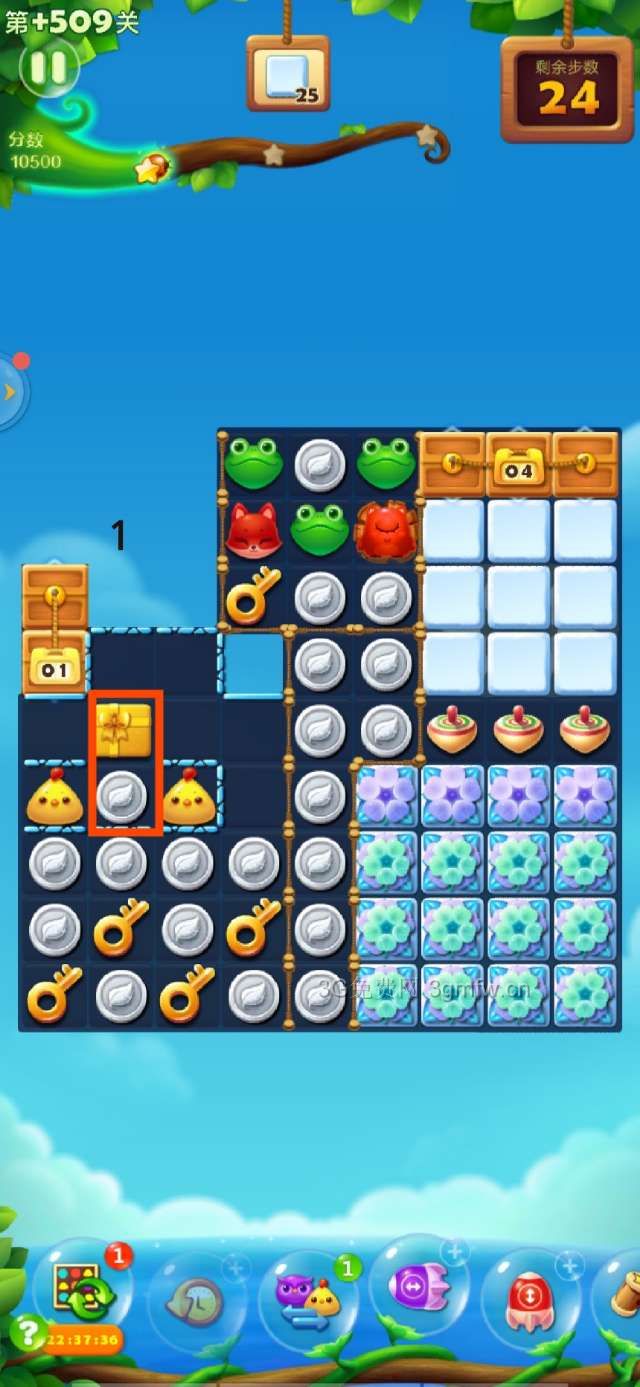Select the silver coin inside the red frame
The width and height of the screenshot is (640, 1387).
pos(123,797)
